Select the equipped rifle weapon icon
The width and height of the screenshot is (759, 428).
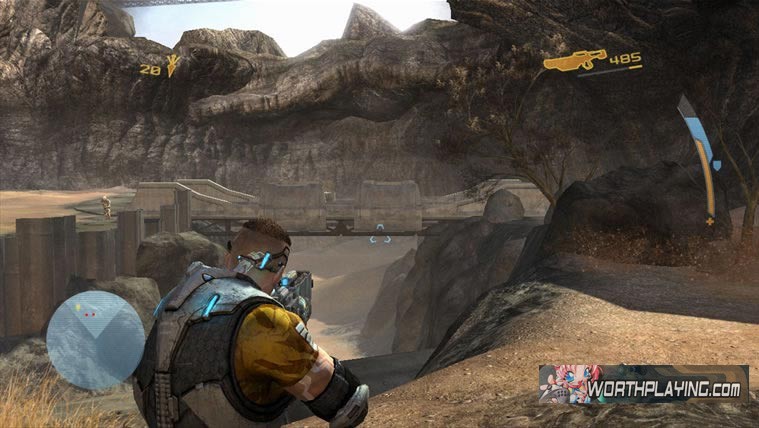pyautogui.click(x=575, y=61)
